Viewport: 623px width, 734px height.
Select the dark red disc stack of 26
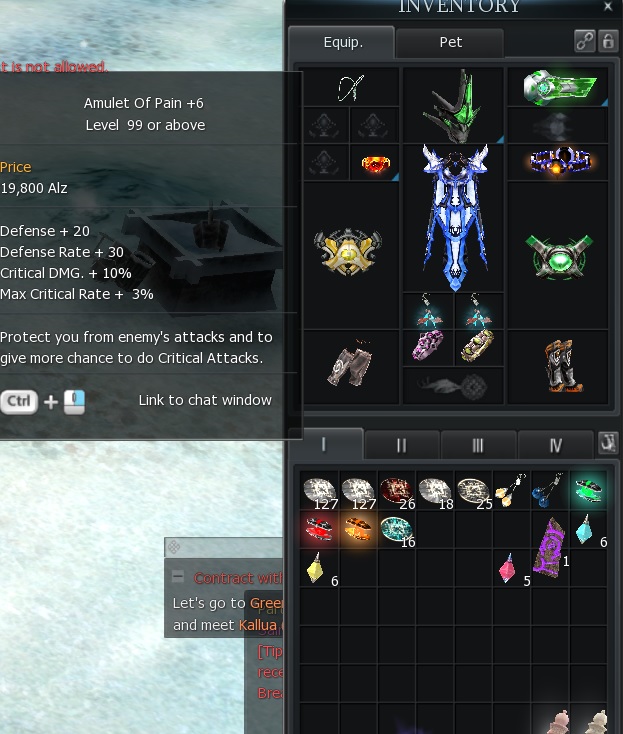point(395,492)
